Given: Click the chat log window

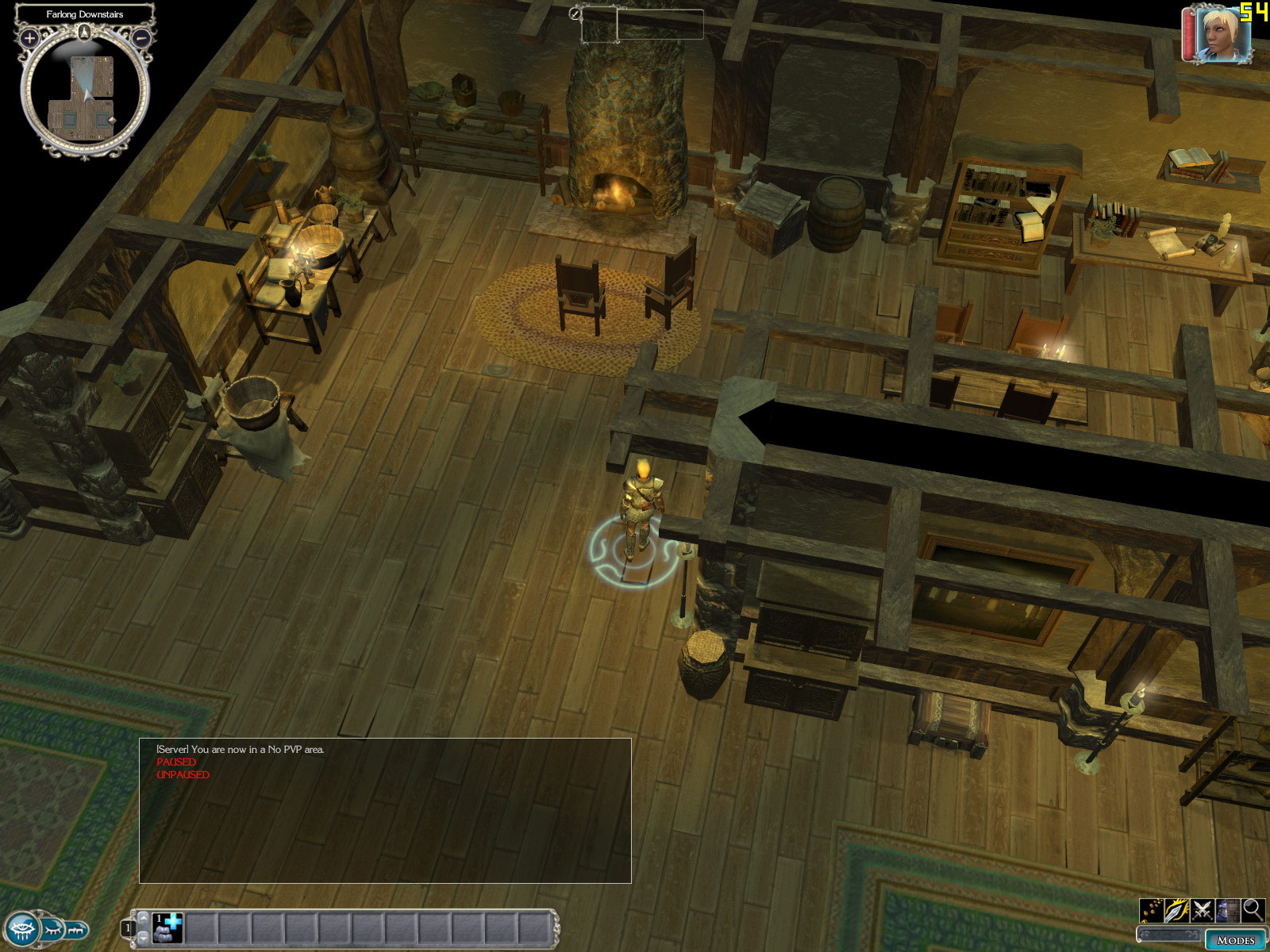Looking at the screenshot, I should [x=385, y=810].
